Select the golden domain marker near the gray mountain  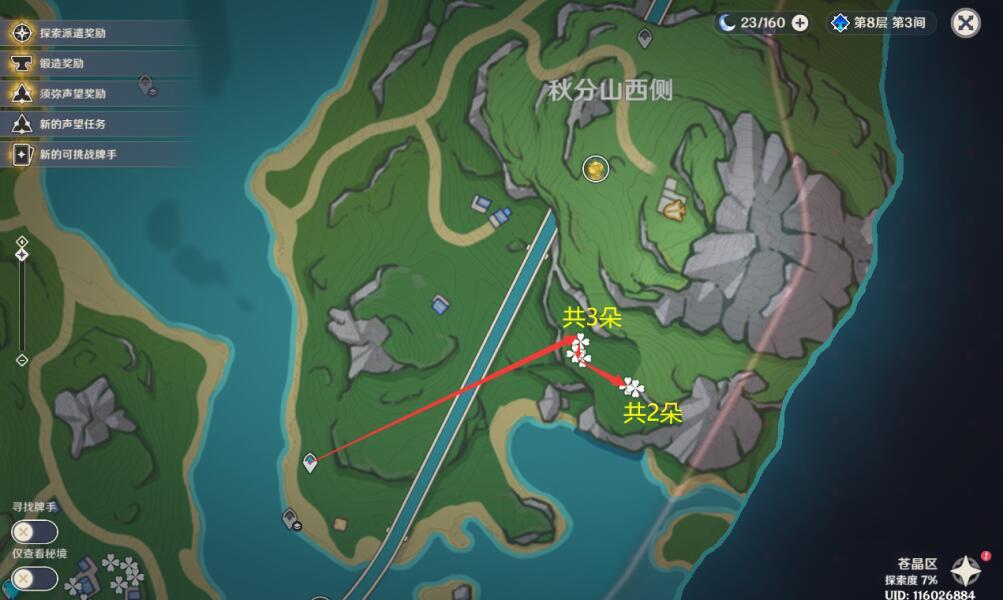pyautogui.click(x=672, y=208)
